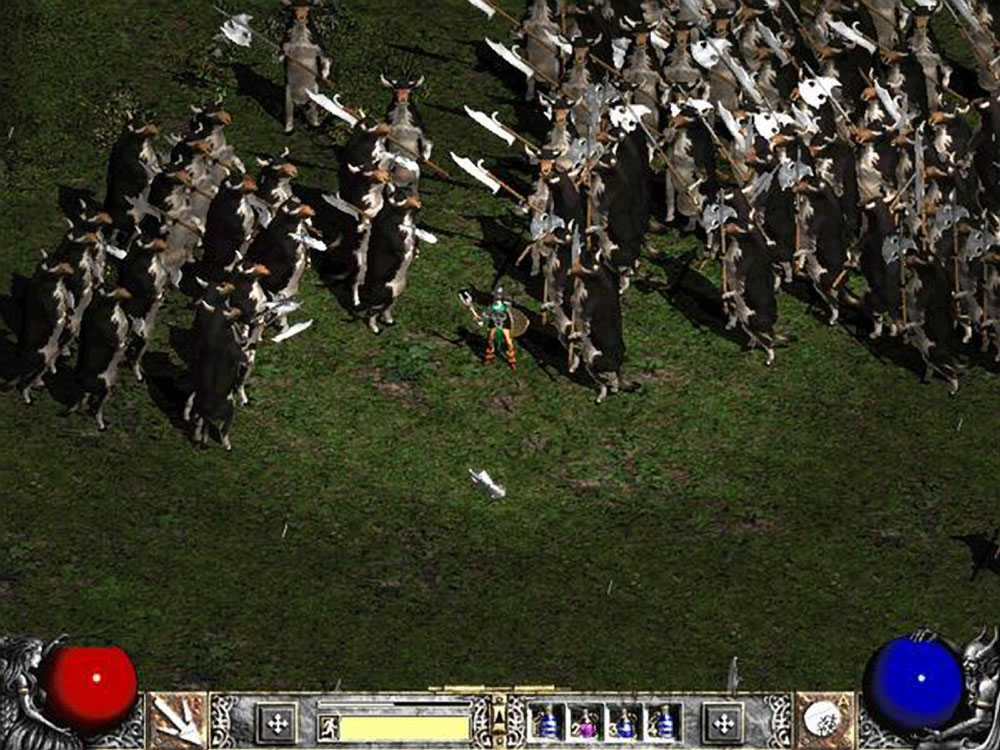Click the cross button beside the left skill
This screenshot has height=750, width=1000.
coord(277,722)
